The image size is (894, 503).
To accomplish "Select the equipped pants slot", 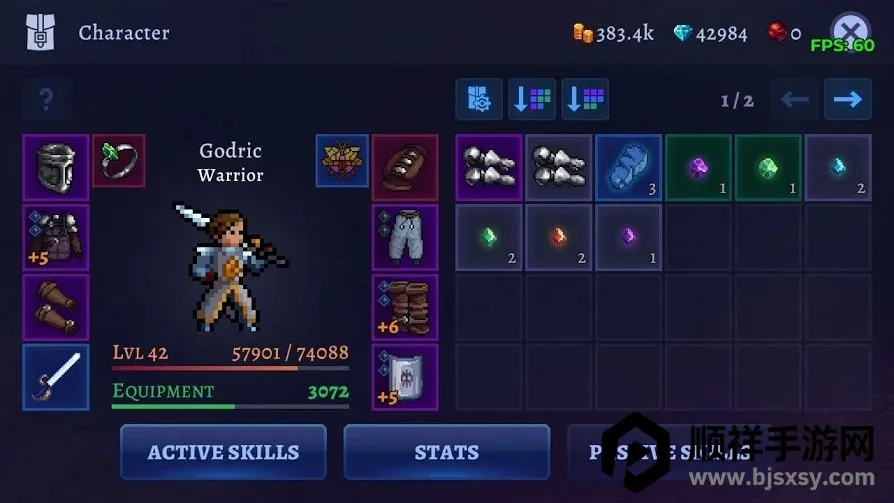I will tap(405, 237).
